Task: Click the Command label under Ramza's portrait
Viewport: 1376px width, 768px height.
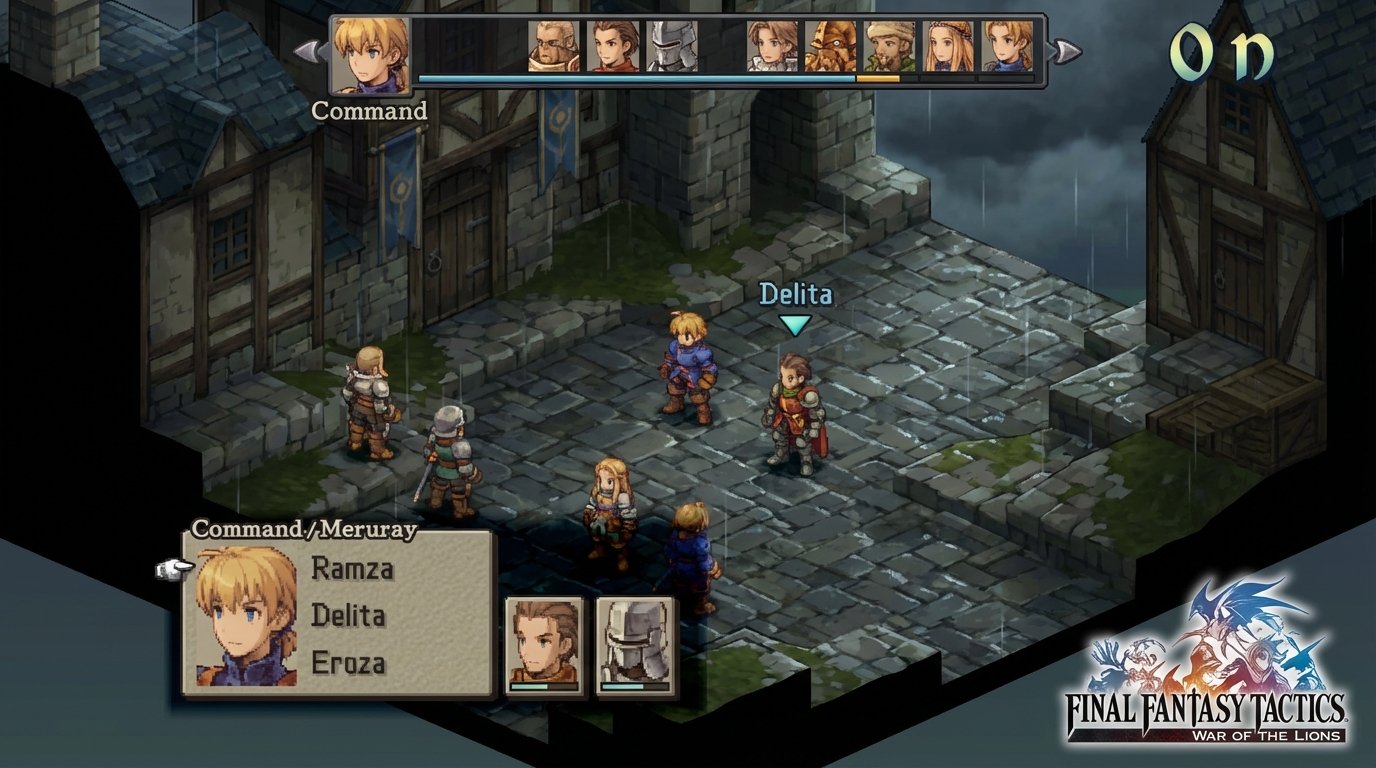Action: tap(372, 111)
